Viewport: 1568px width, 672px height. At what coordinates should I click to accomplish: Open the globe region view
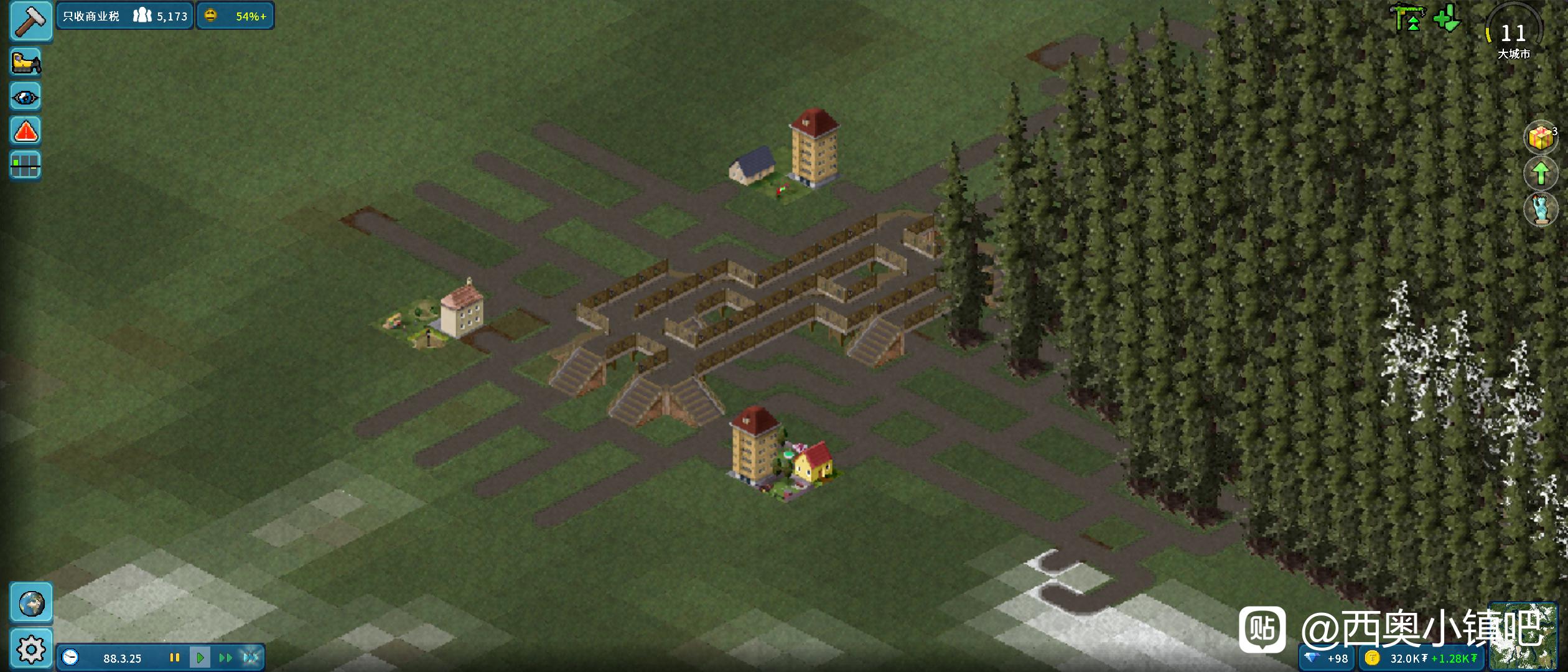tap(31, 603)
